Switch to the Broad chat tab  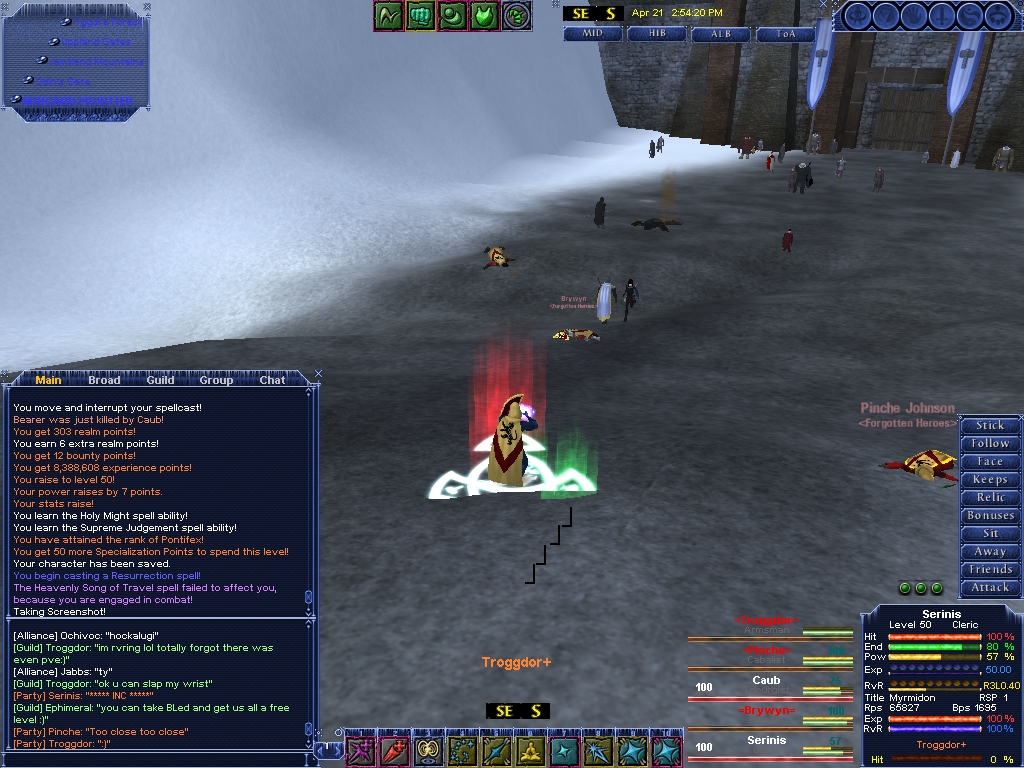[104, 380]
